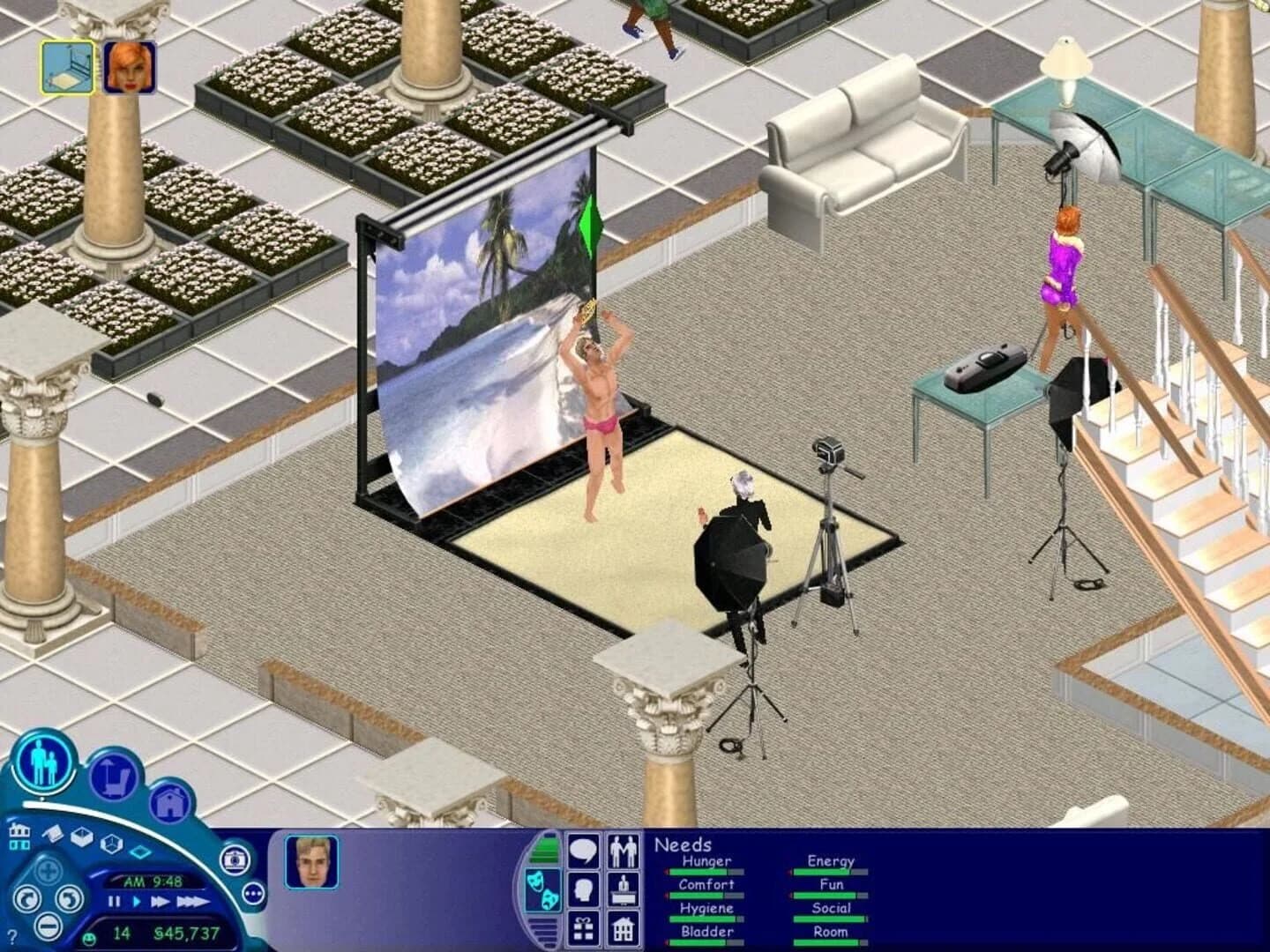Select the head personality panel icon
This screenshot has width=1270, height=952.
pos(583,889)
